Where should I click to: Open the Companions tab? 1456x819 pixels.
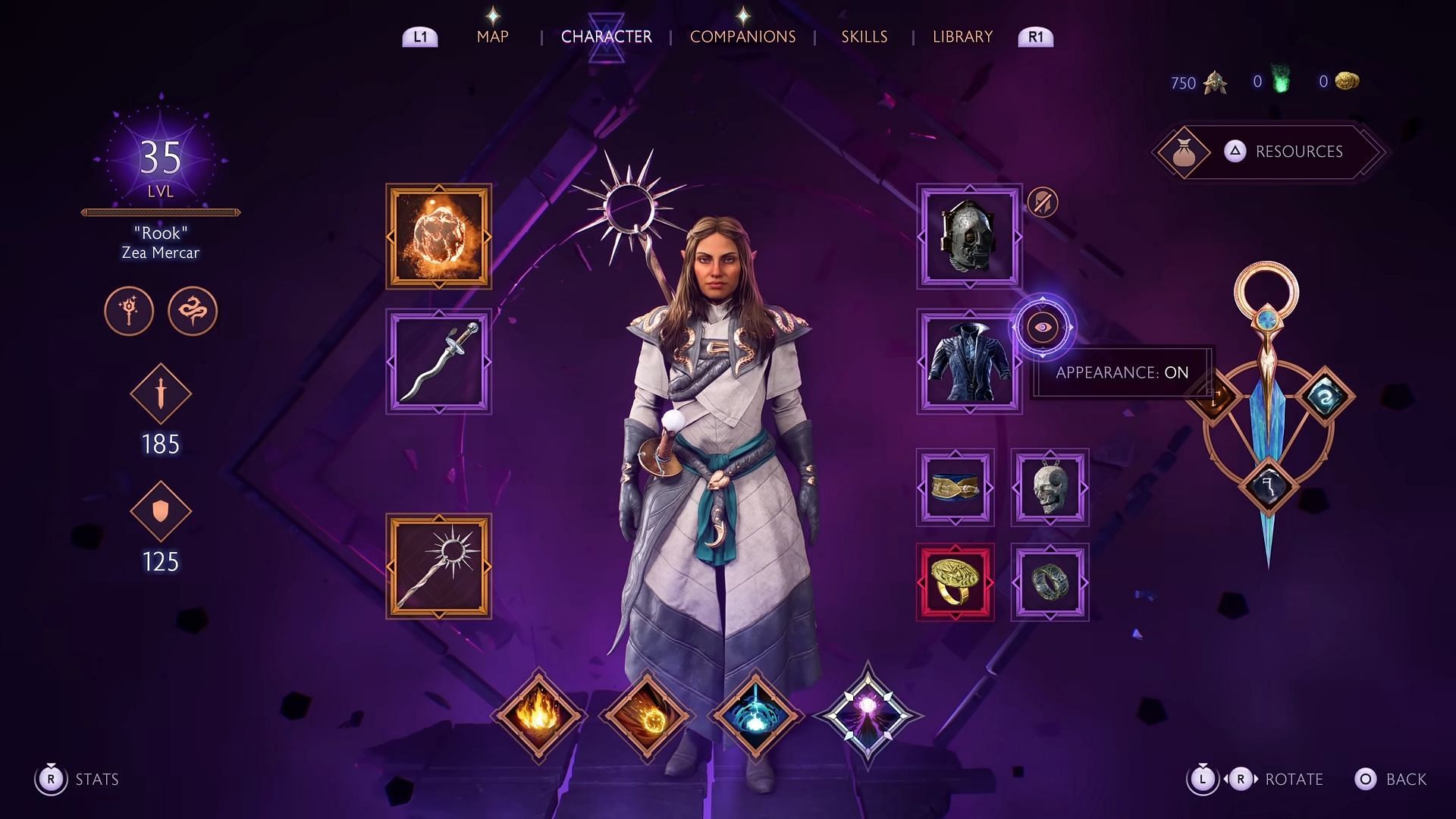742,36
